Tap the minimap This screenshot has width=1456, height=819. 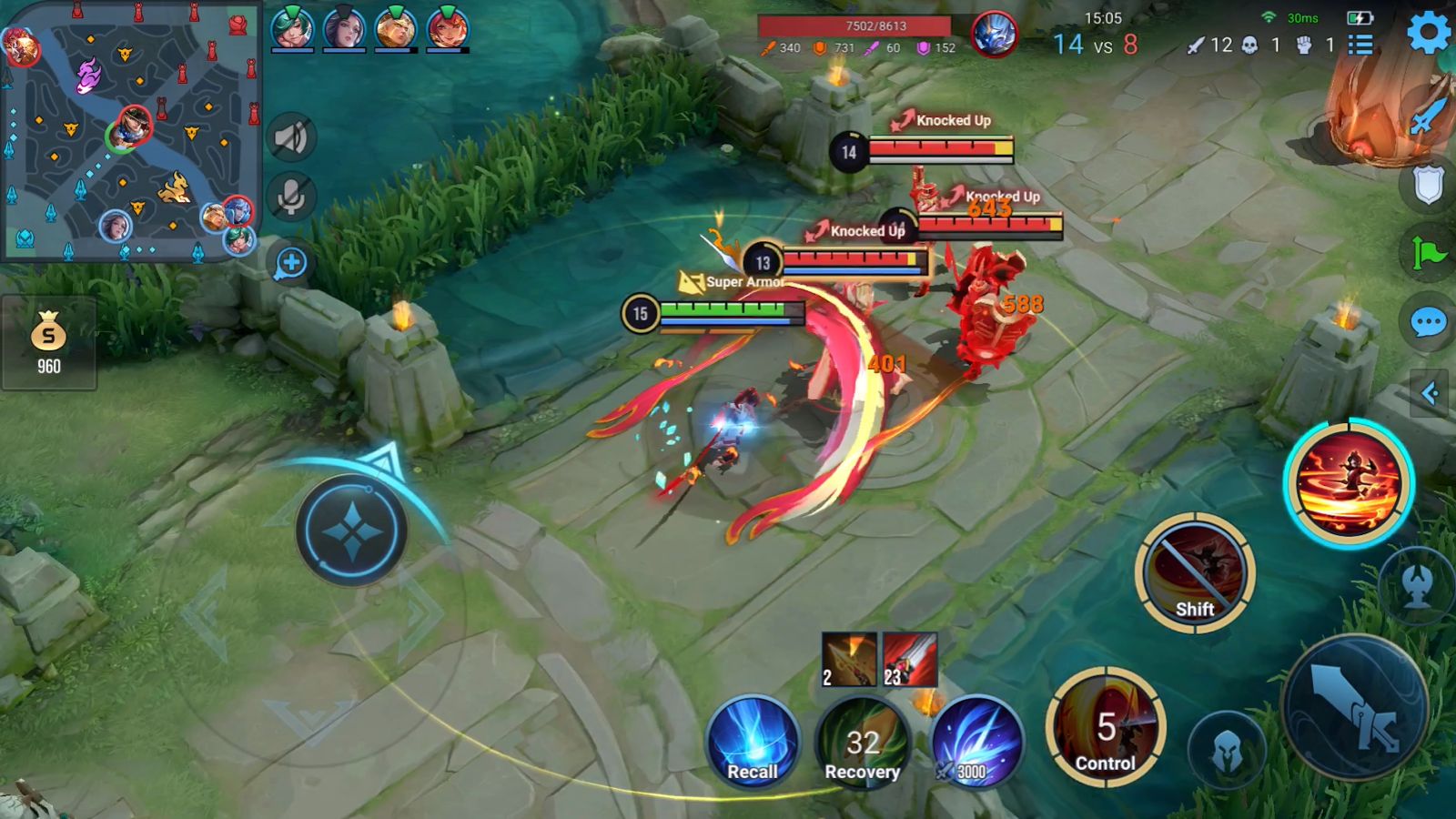[x=130, y=132]
